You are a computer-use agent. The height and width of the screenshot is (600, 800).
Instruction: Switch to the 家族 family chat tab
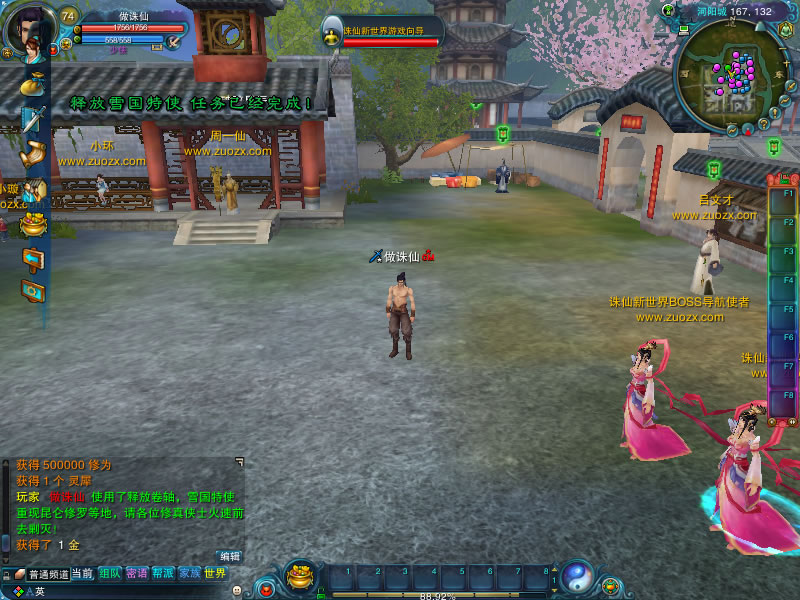[189, 574]
